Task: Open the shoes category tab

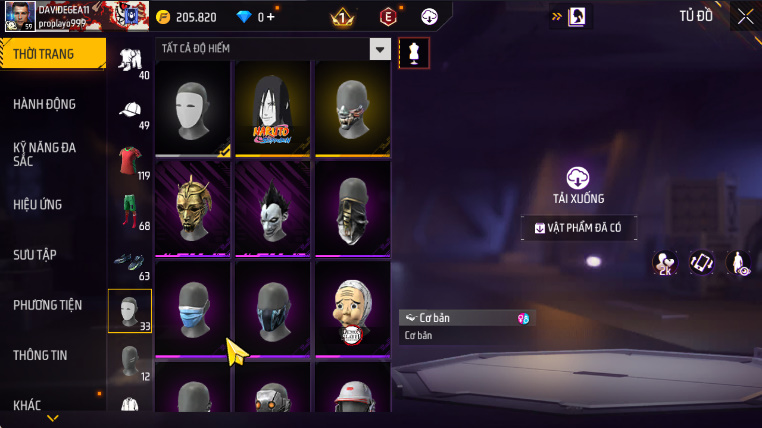Action: [x=130, y=262]
